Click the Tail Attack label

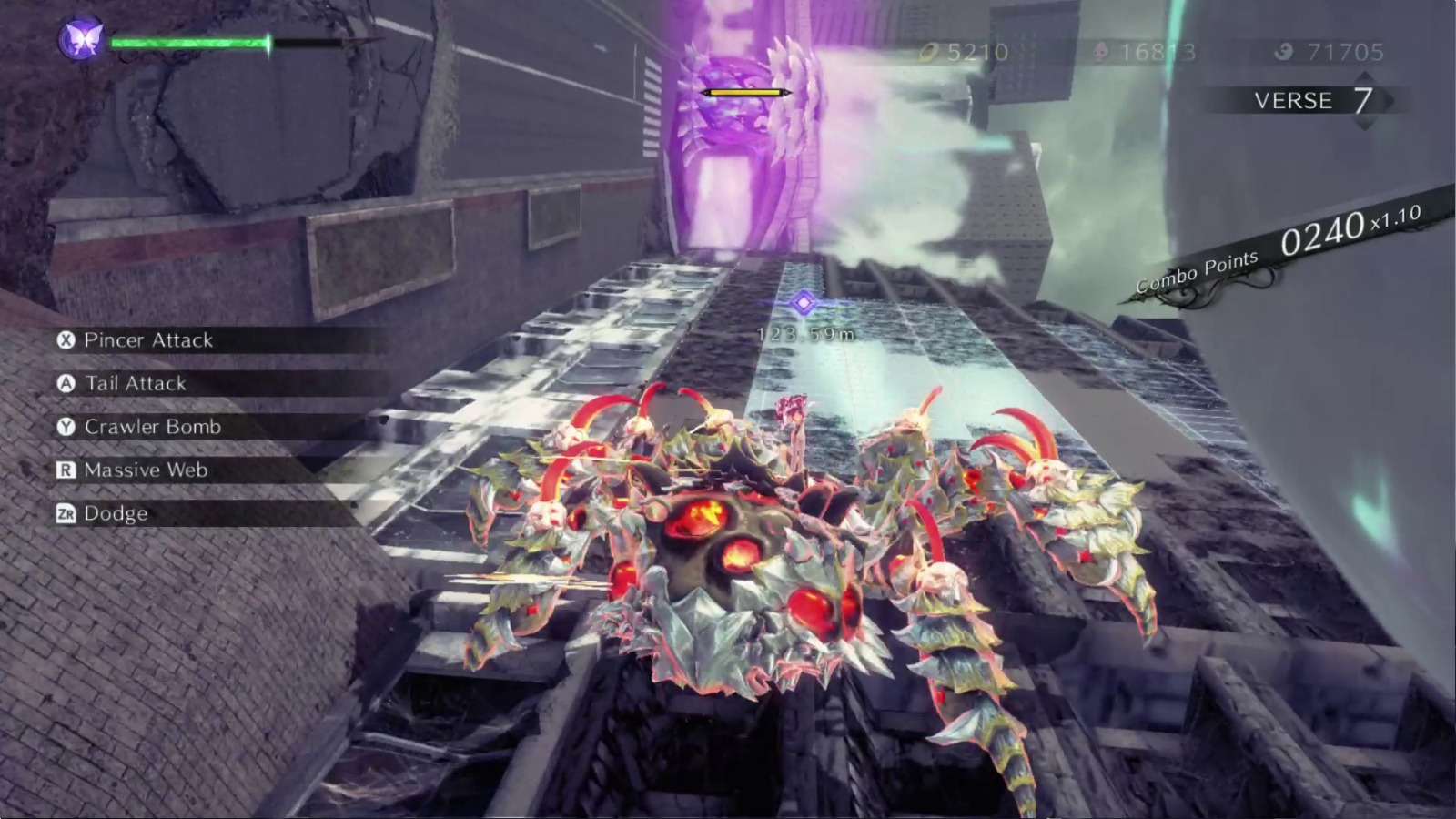pos(135,384)
